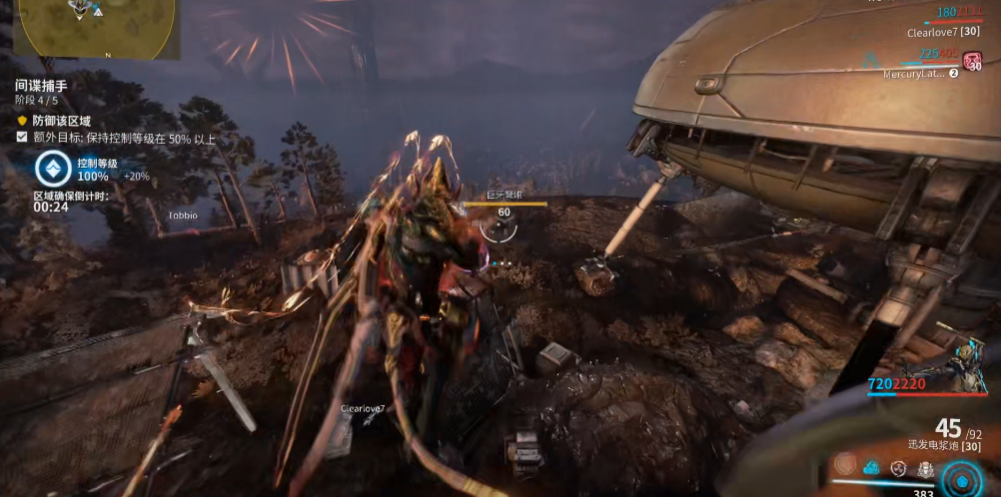The width and height of the screenshot is (1001, 497).
Task: Activate the first faded circular ability icon
Action: [x=845, y=465]
